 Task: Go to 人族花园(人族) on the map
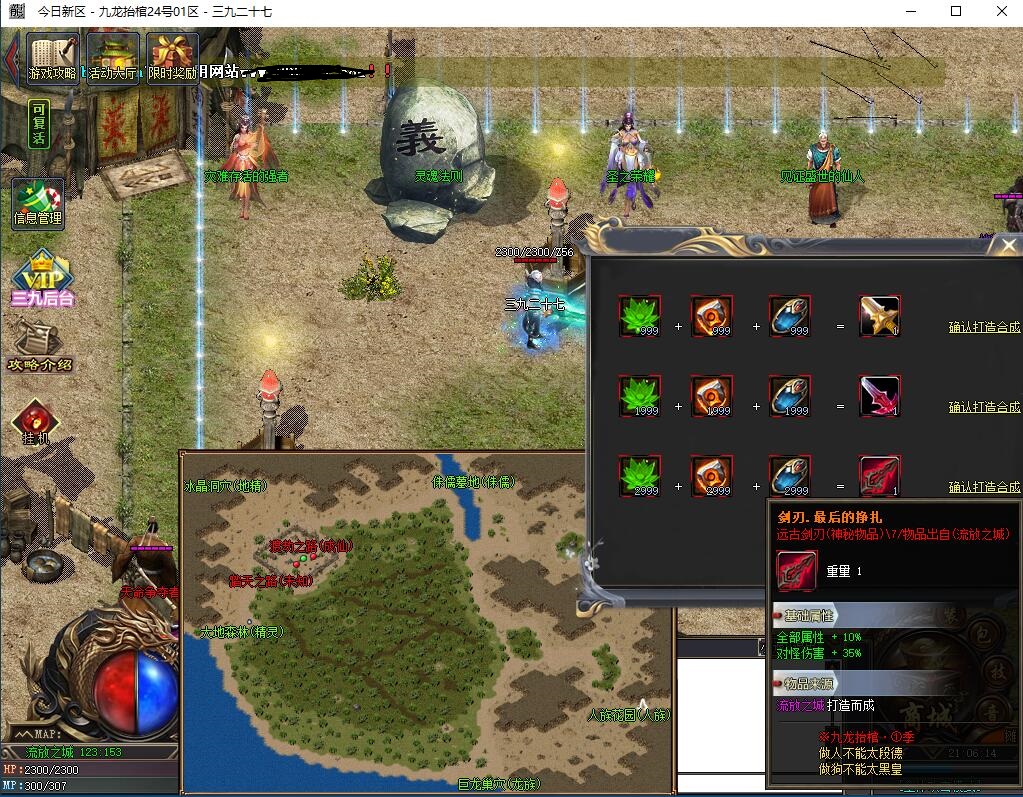point(628,715)
